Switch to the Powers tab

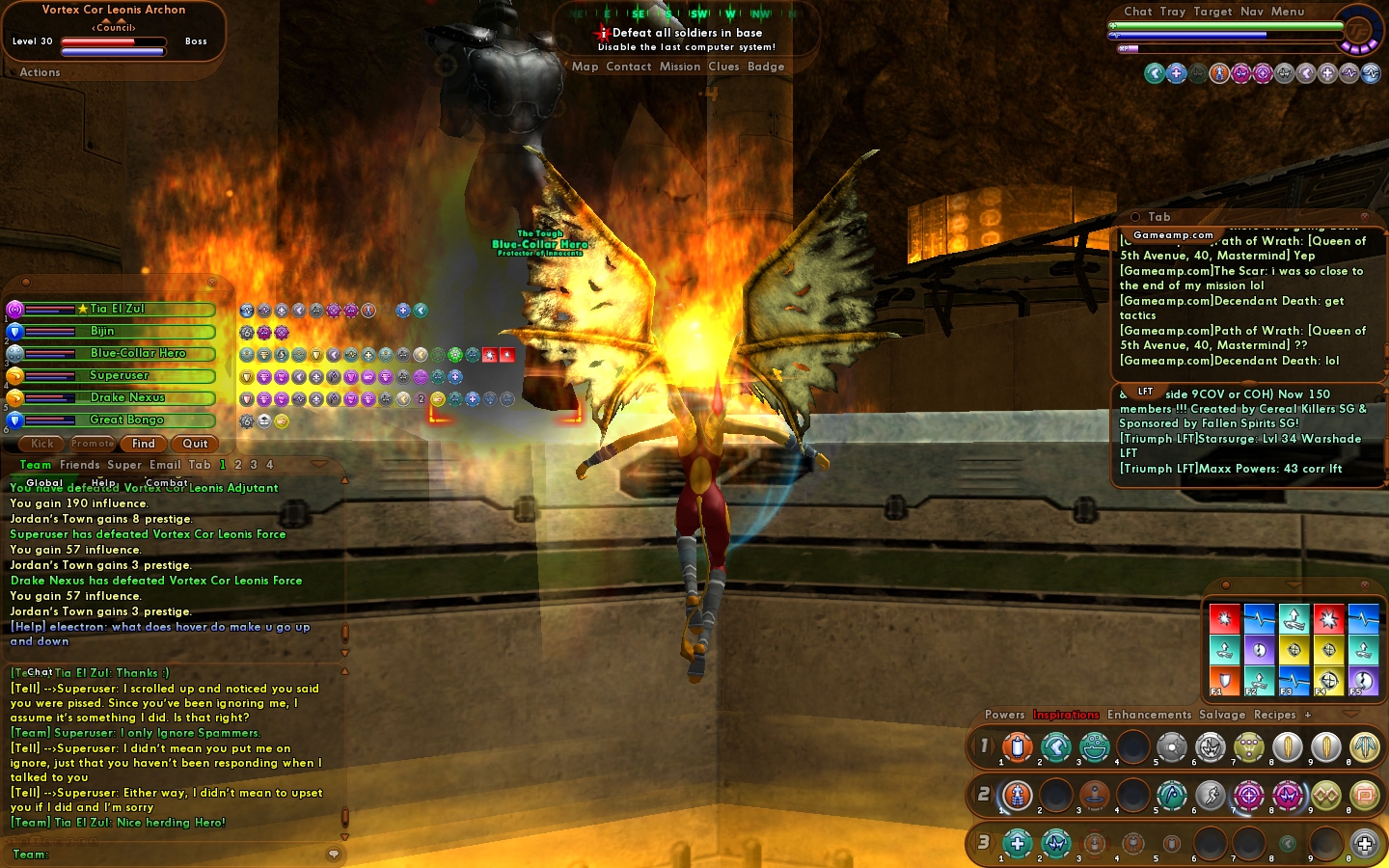pyautogui.click(x=1004, y=715)
